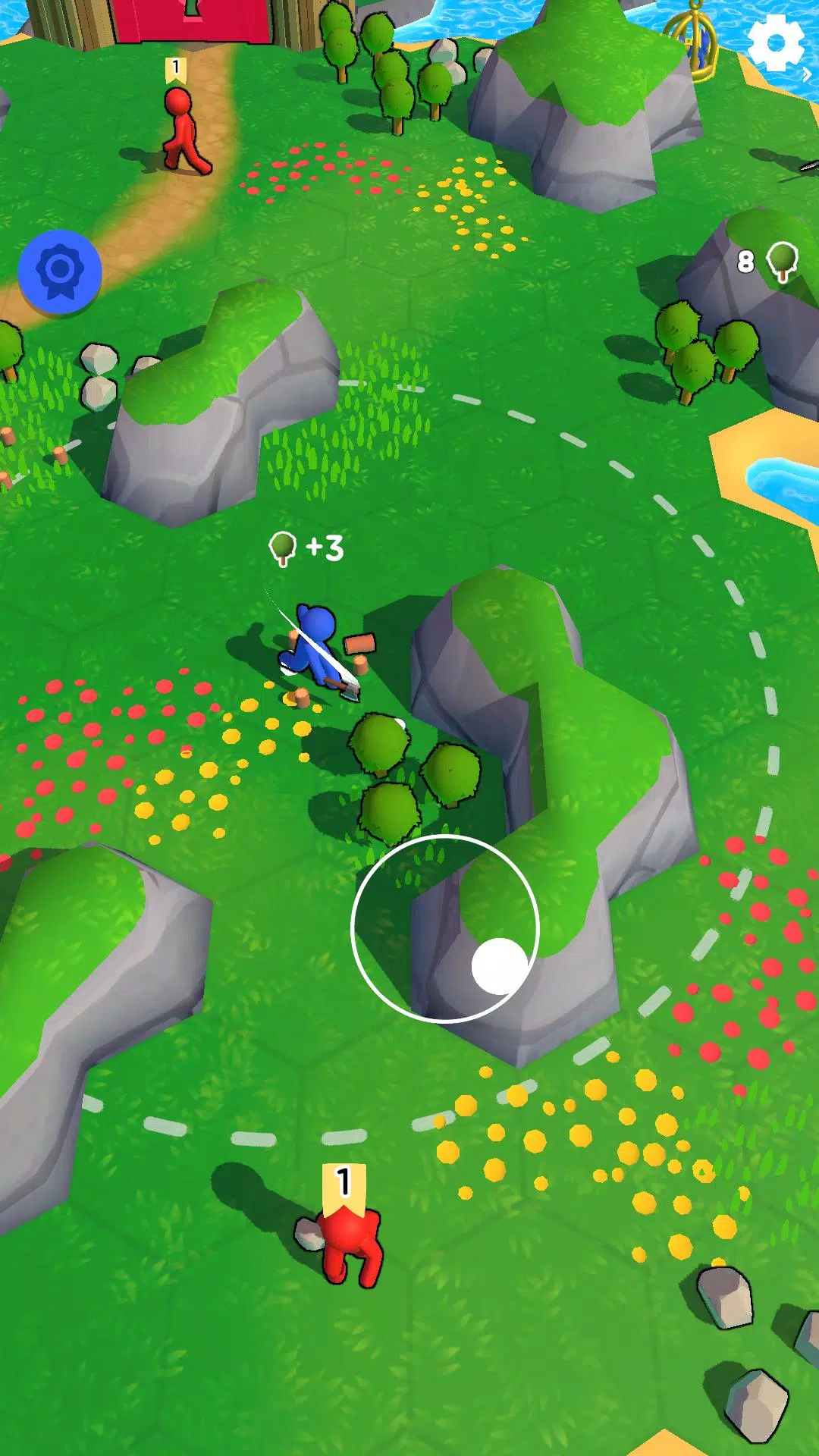This screenshot has height=1456, width=819.
Task: Tap the blue ribbon badge button
Action: click(x=60, y=271)
